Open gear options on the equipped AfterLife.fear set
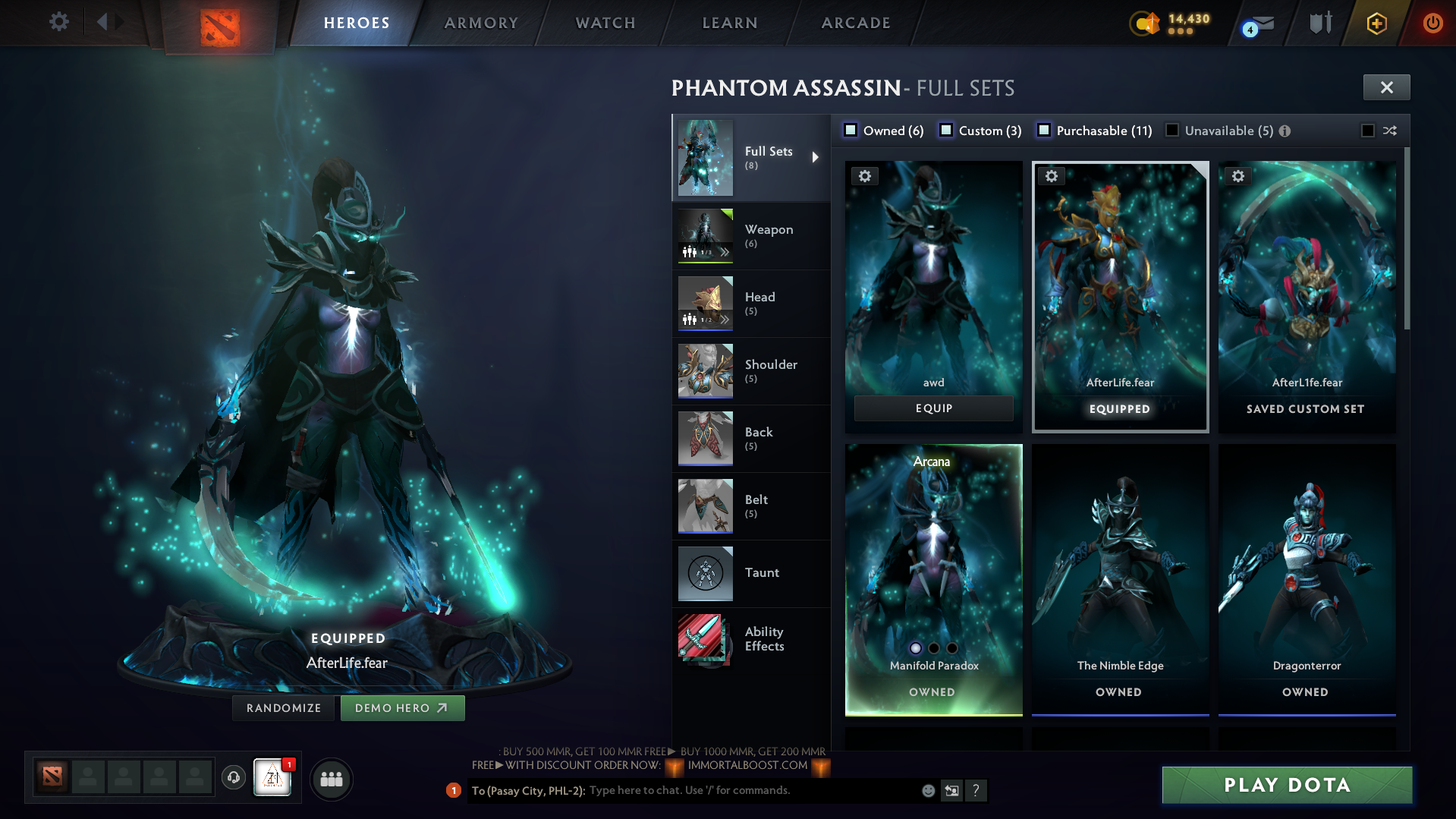Viewport: 1456px width, 819px height. pyautogui.click(x=1052, y=176)
